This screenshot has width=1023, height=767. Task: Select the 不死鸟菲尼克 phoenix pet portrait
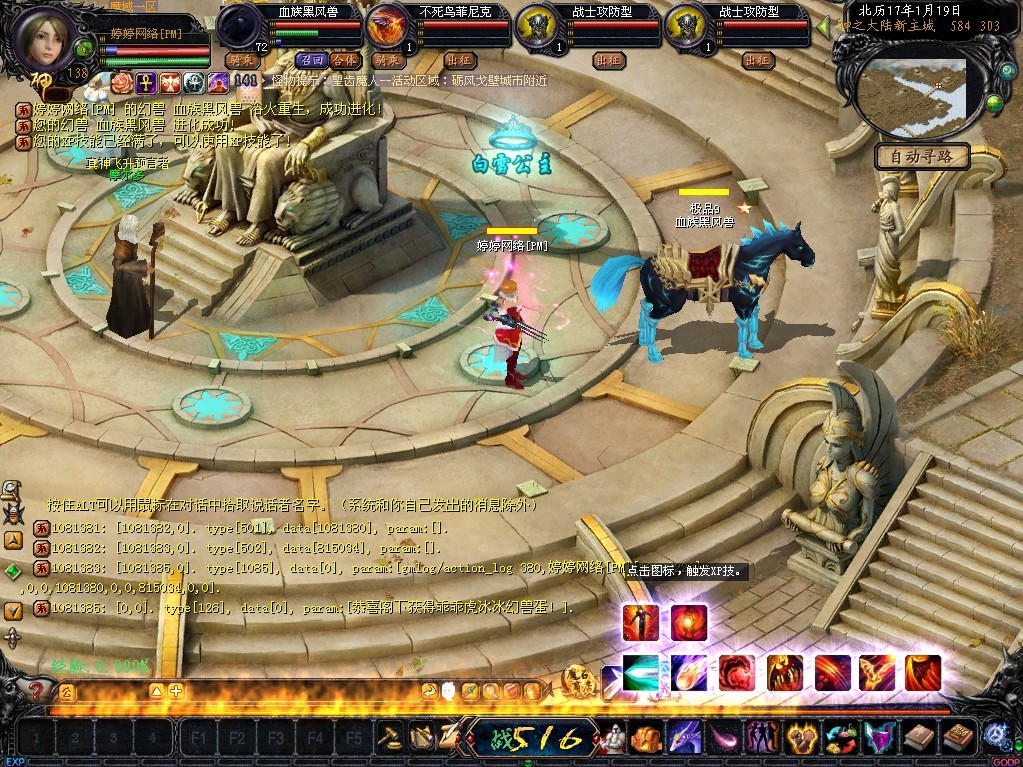click(387, 27)
